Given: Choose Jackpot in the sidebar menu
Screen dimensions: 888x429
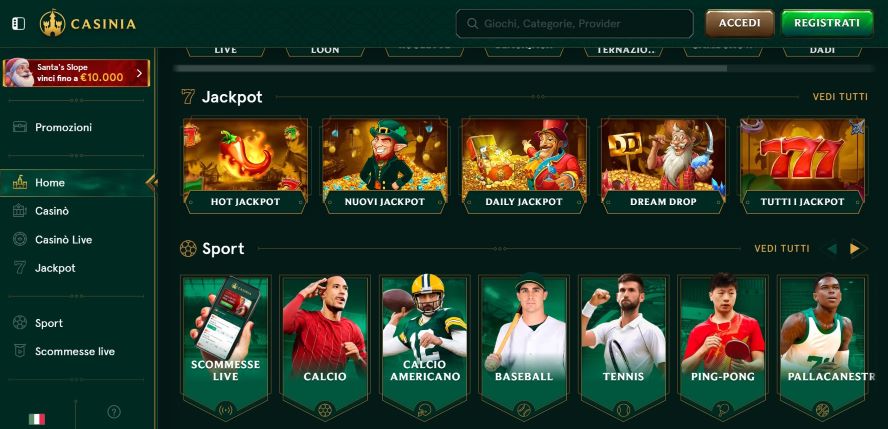Looking at the screenshot, I should pos(55,268).
